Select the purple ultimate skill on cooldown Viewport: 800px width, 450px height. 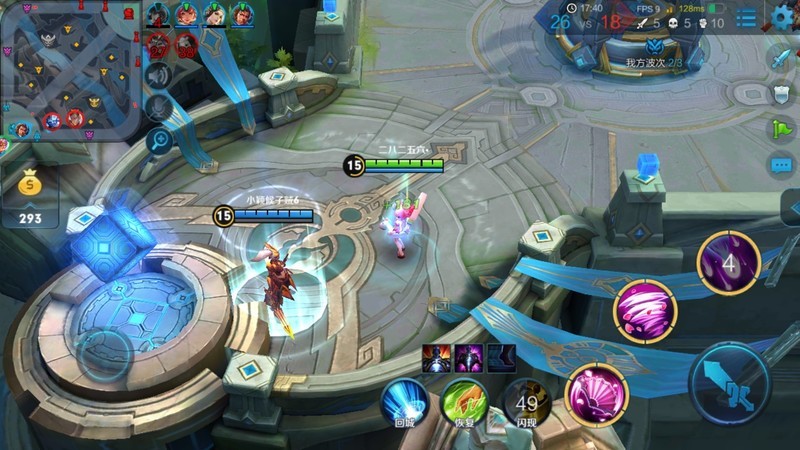pyautogui.click(x=728, y=262)
